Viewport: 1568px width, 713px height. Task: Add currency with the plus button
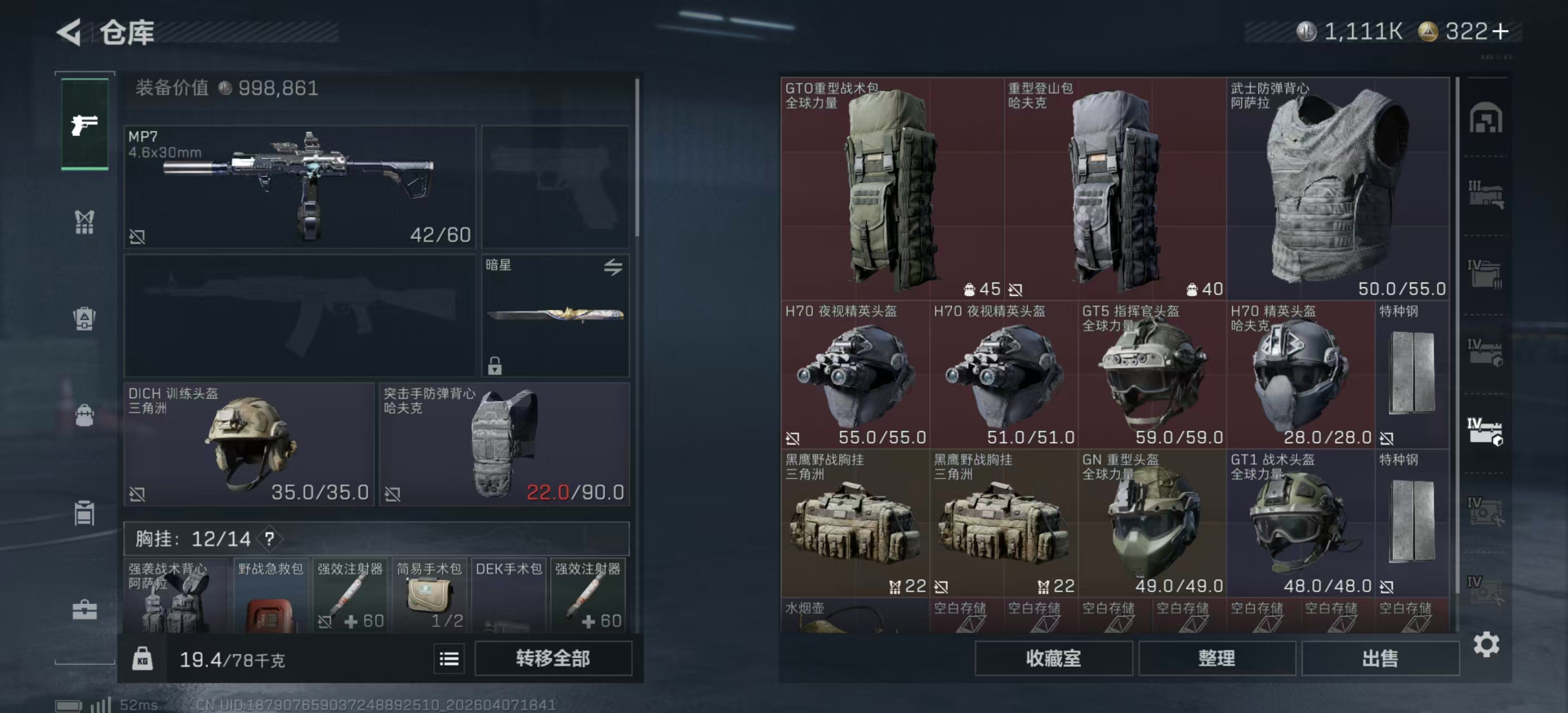1501,32
